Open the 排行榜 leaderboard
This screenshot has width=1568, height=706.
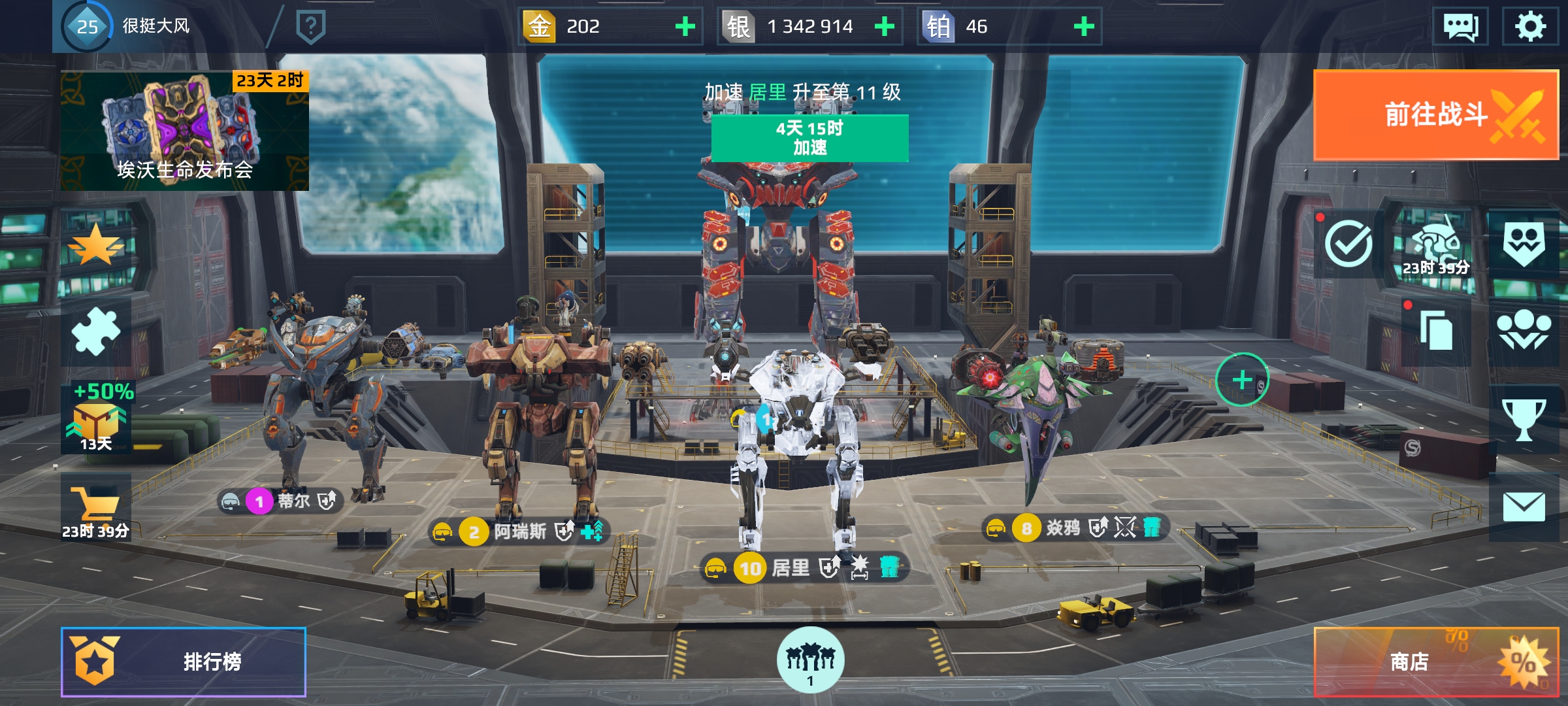point(184,662)
